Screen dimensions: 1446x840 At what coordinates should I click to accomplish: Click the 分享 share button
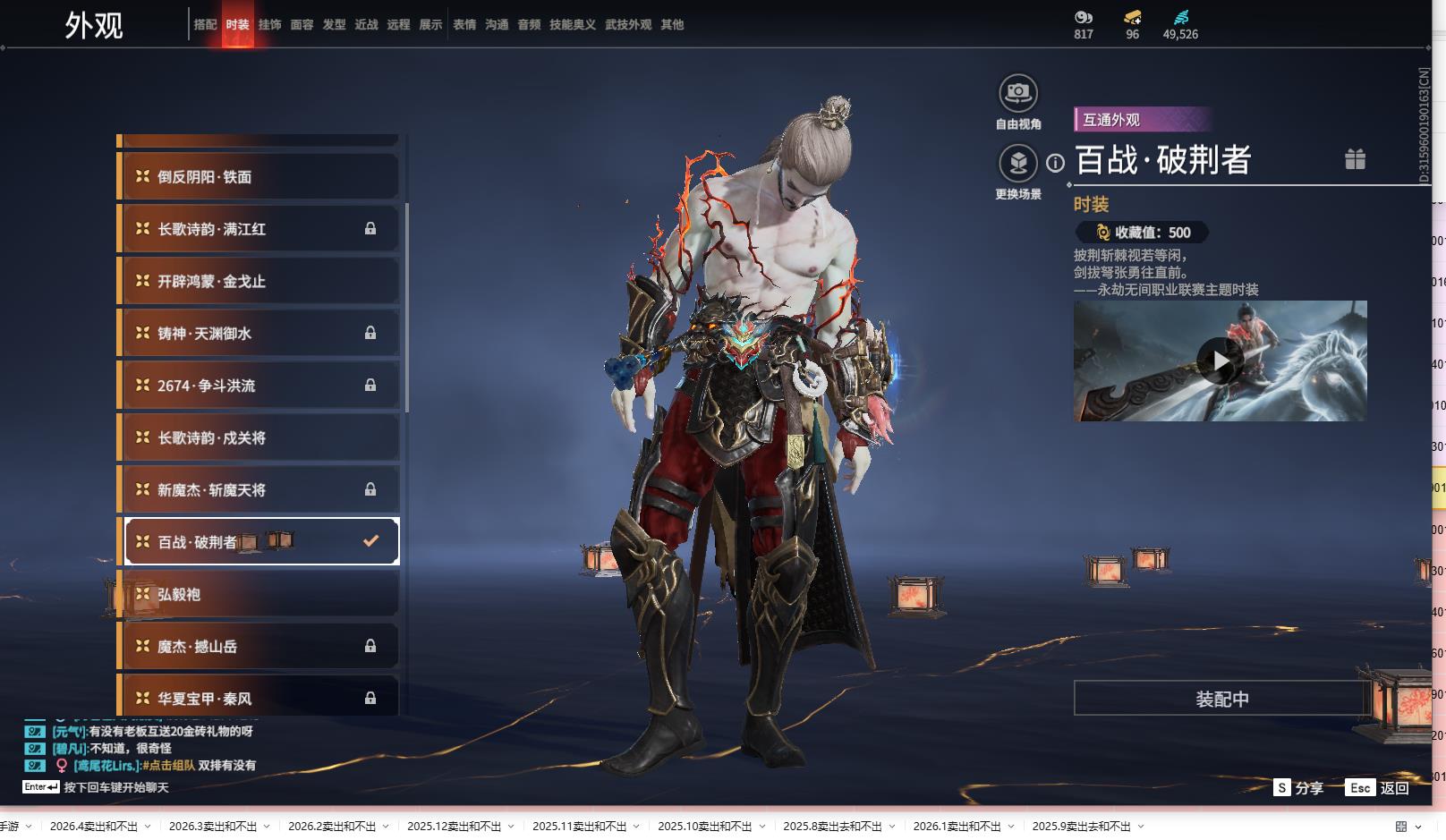tap(1298, 788)
